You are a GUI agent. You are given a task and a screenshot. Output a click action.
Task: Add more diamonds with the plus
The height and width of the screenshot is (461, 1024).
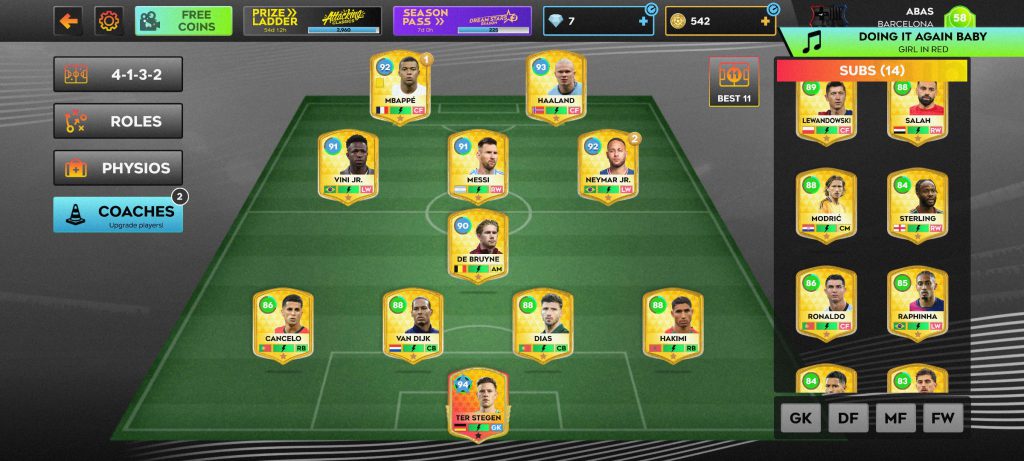tap(644, 21)
